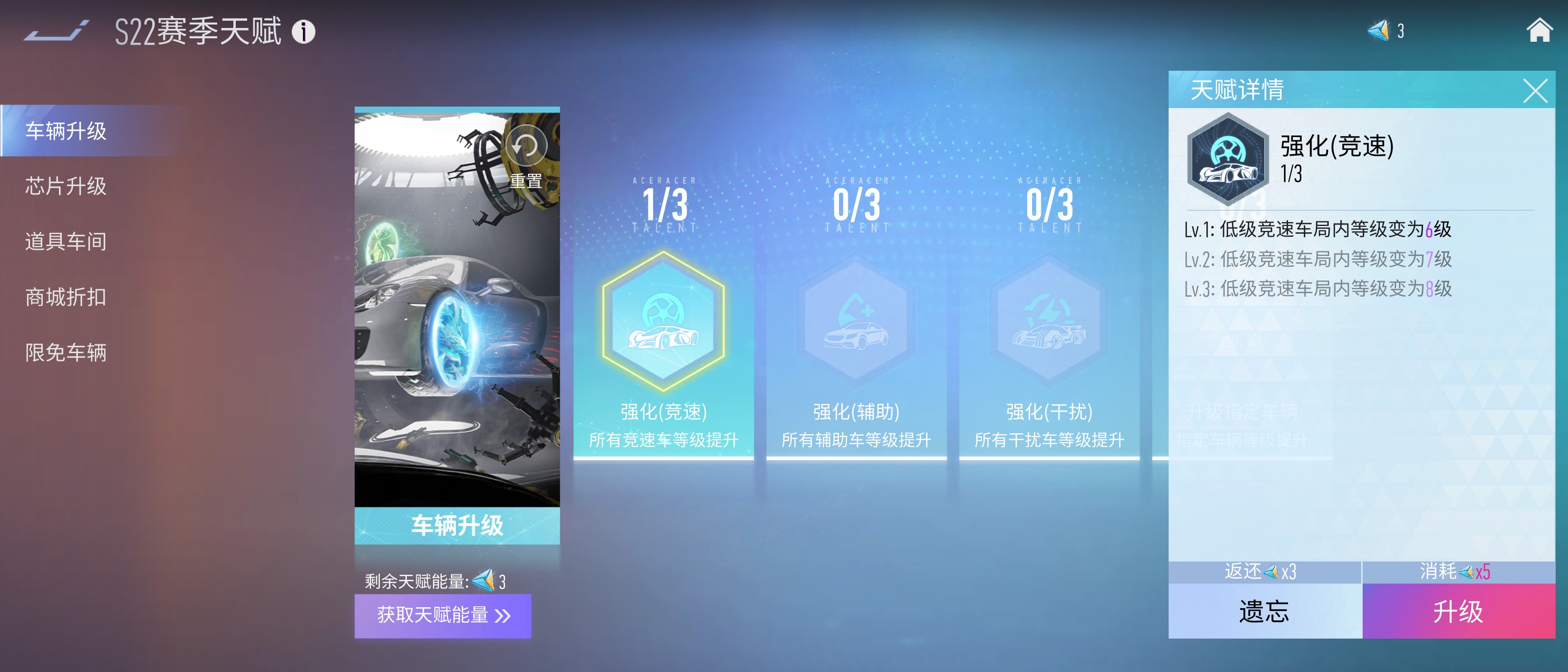The height and width of the screenshot is (672, 1568).
Task: Click 获取天赋能量 button
Action: pos(443,616)
